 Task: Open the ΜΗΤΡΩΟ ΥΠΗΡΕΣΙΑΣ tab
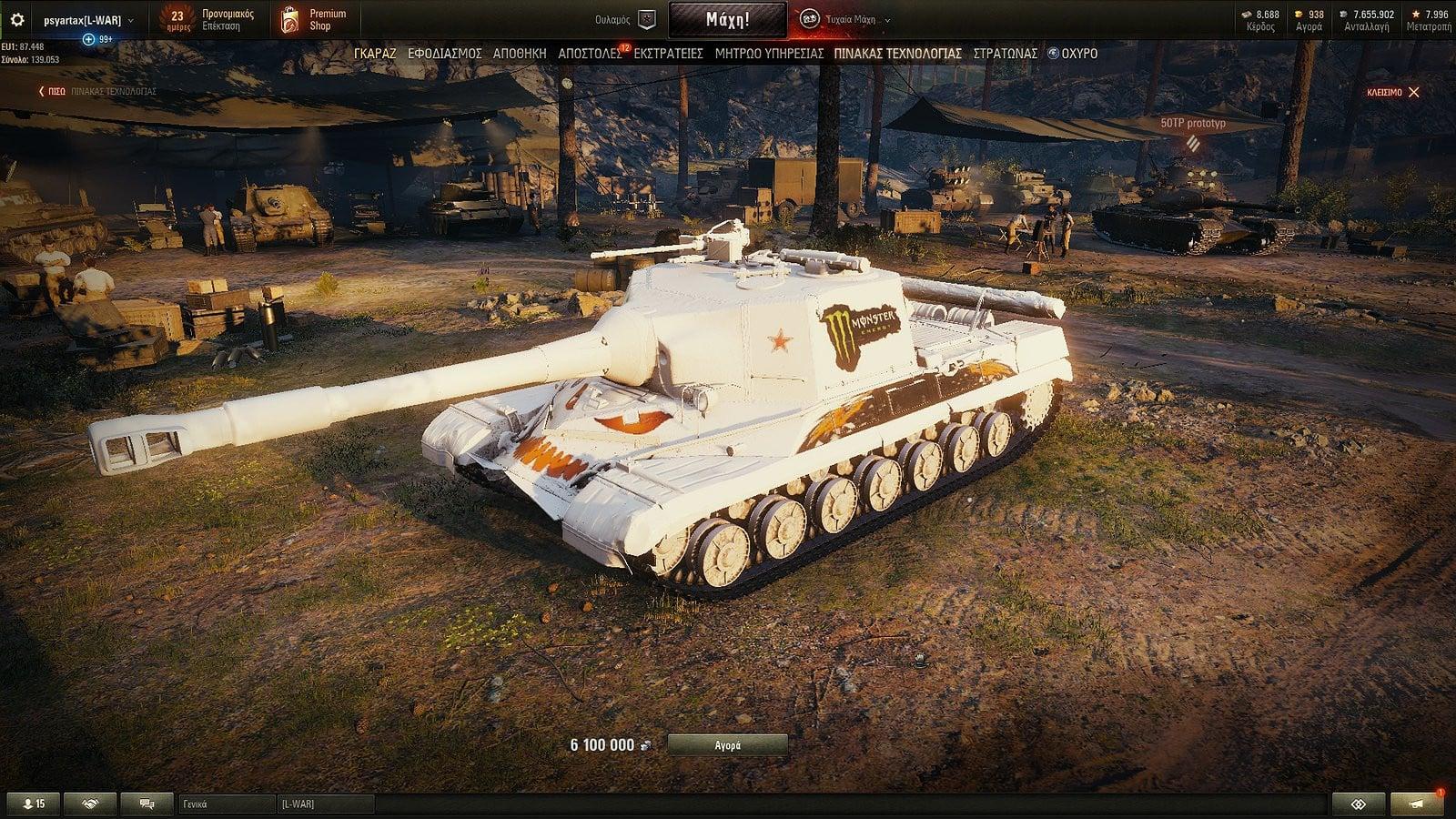(769, 54)
